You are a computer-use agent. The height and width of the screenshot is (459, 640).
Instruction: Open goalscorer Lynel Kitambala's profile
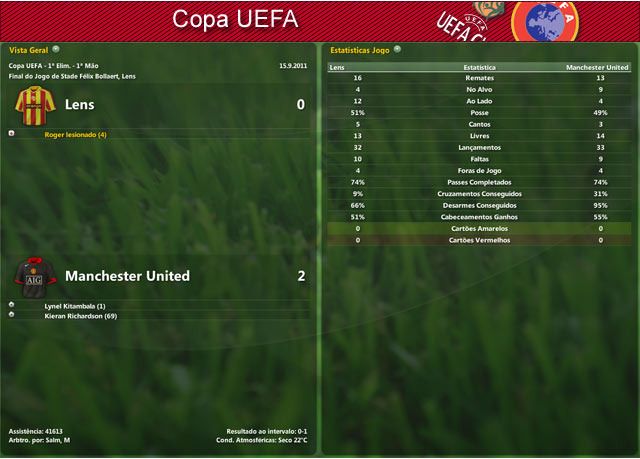(x=74, y=305)
